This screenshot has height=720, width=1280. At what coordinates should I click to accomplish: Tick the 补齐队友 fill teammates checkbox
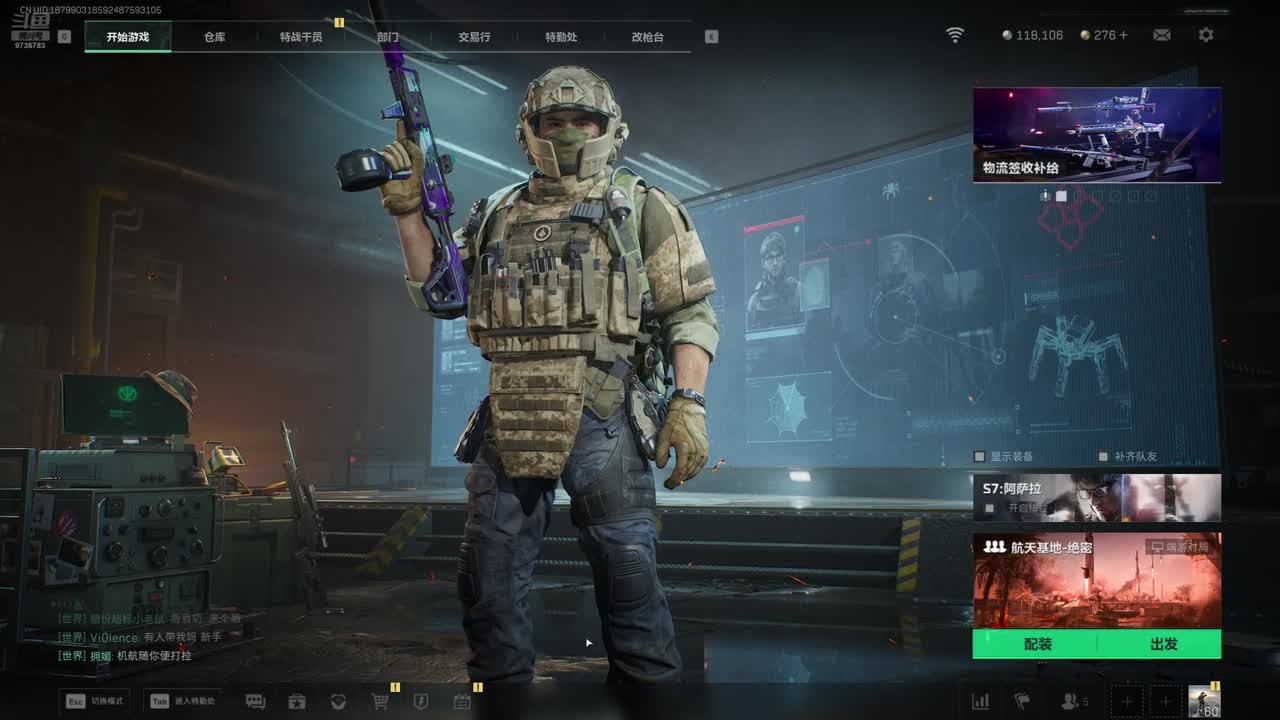pos(1104,457)
